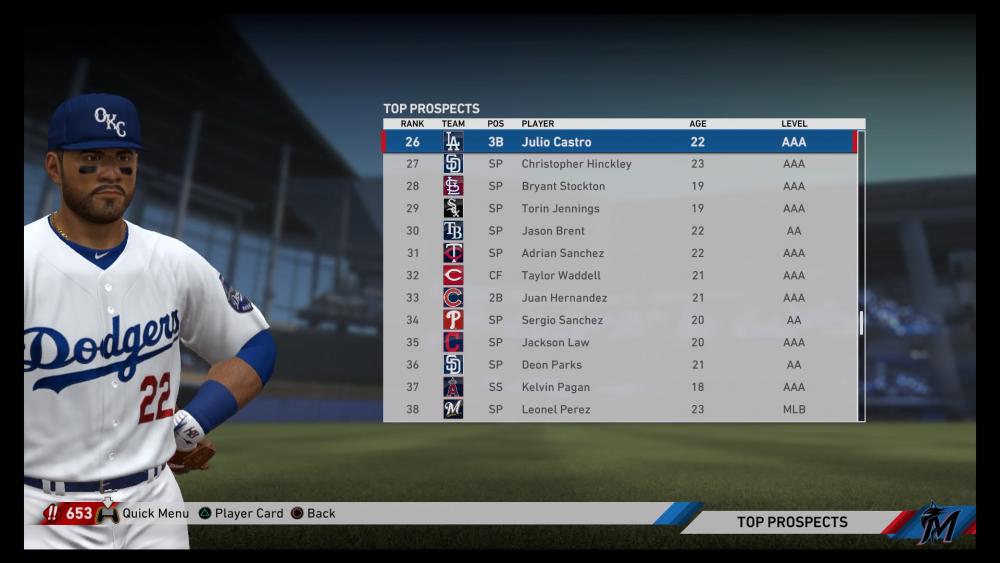
Task: Select center fielder Taylor Waddell
Action: (x=620, y=275)
